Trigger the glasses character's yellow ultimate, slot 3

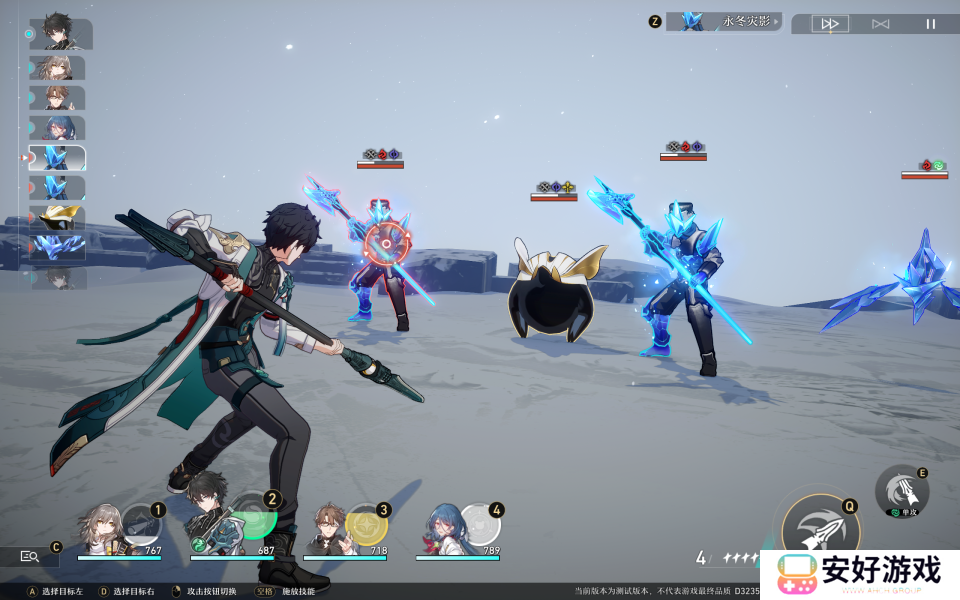pos(366,525)
